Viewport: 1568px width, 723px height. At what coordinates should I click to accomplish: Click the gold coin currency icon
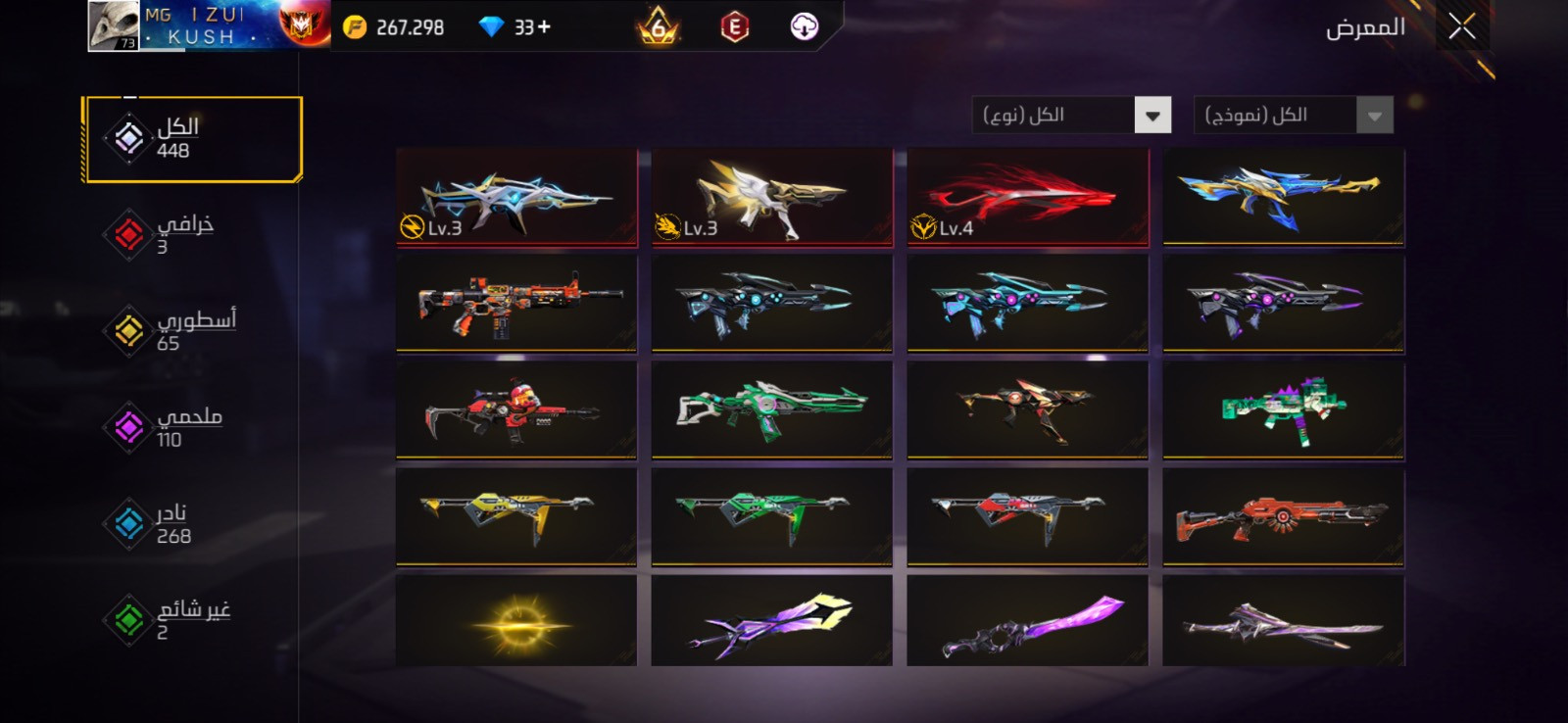[x=355, y=27]
